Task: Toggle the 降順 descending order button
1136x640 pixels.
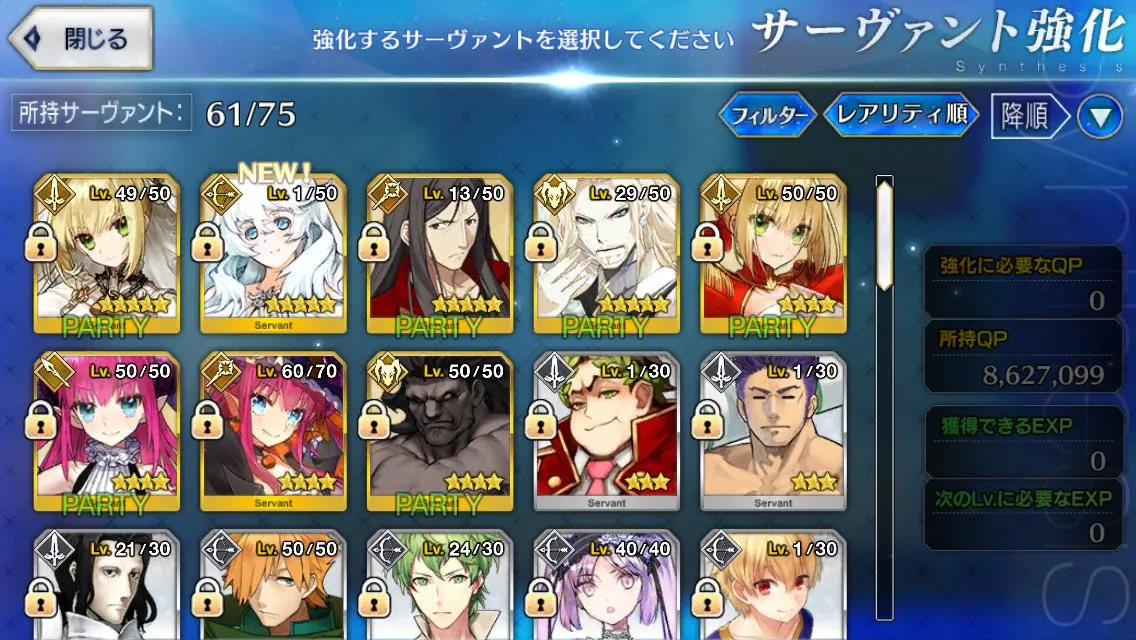Action: pos(1025,117)
